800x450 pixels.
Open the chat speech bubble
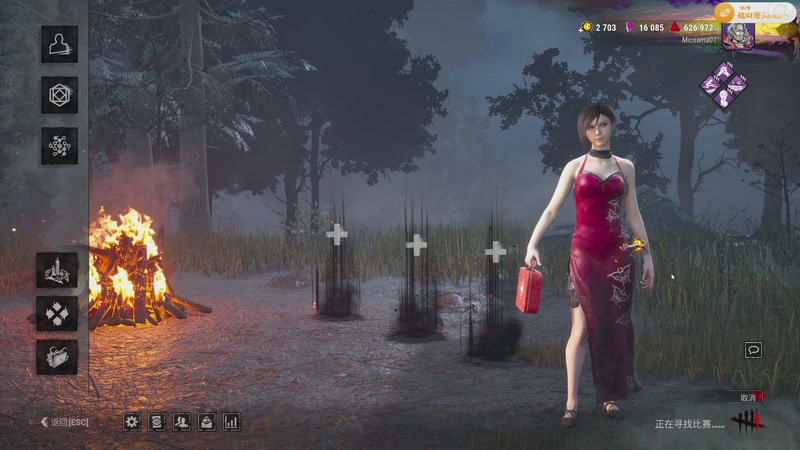pos(753,350)
